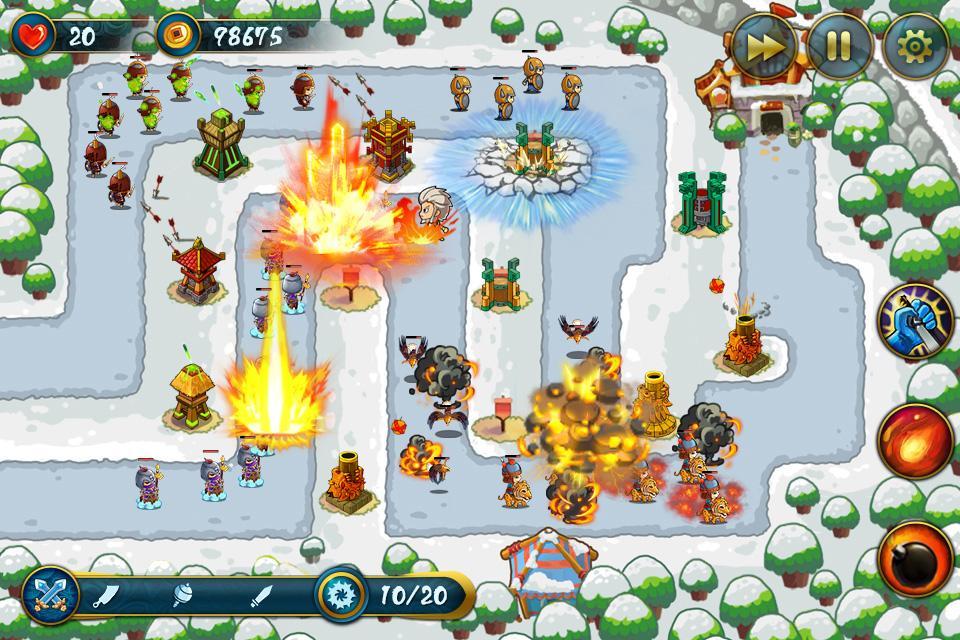Click the spiked sawblade wave icon
The width and height of the screenshot is (960, 640).
tap(341, 596)
